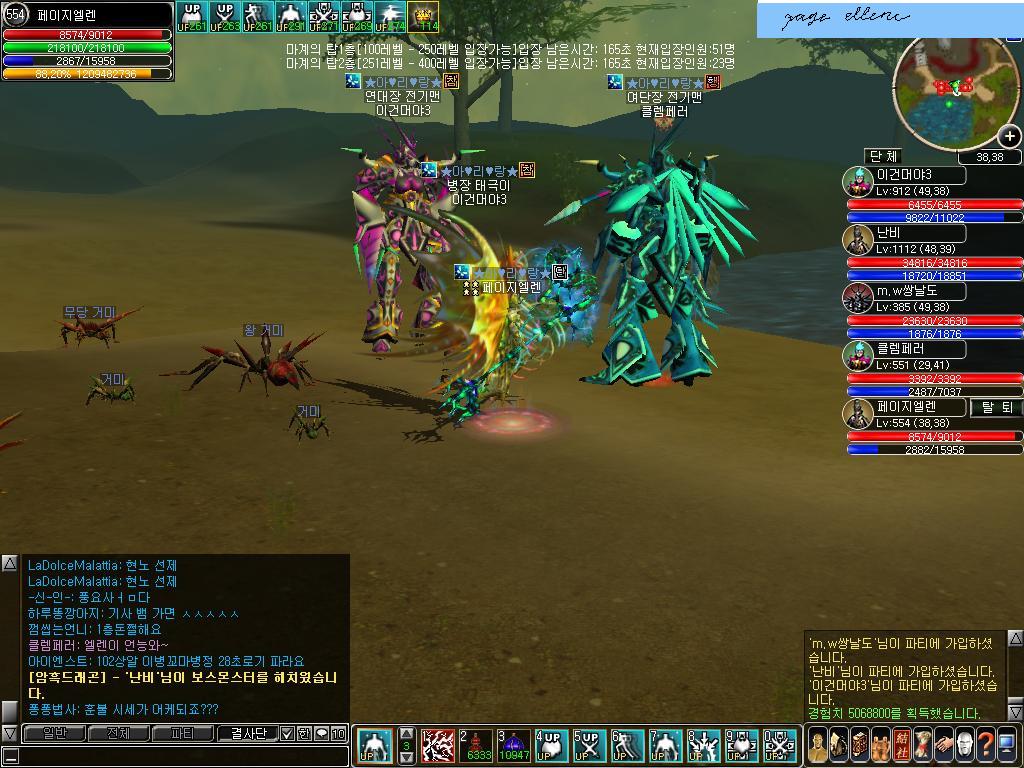Use the red potion in hotbar slot 2
The height and width of the screenshot is (768, 1024).
pyautogui.click(x=477, y=746)
